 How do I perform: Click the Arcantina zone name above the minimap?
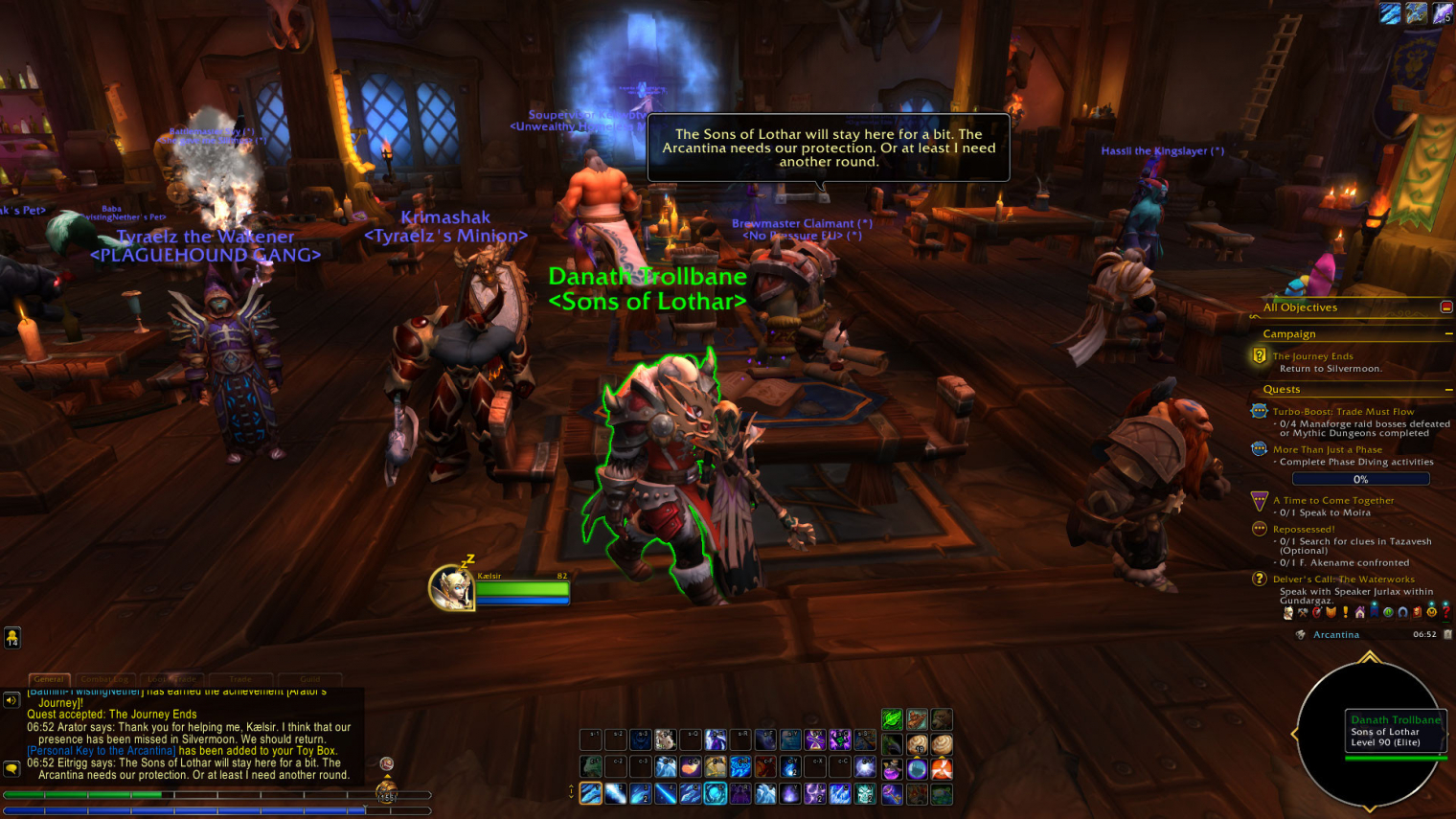coord(1335,635)
